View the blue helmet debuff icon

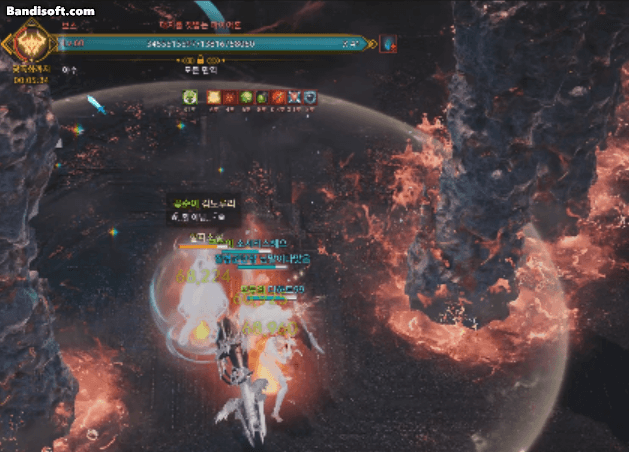(310, 97)
